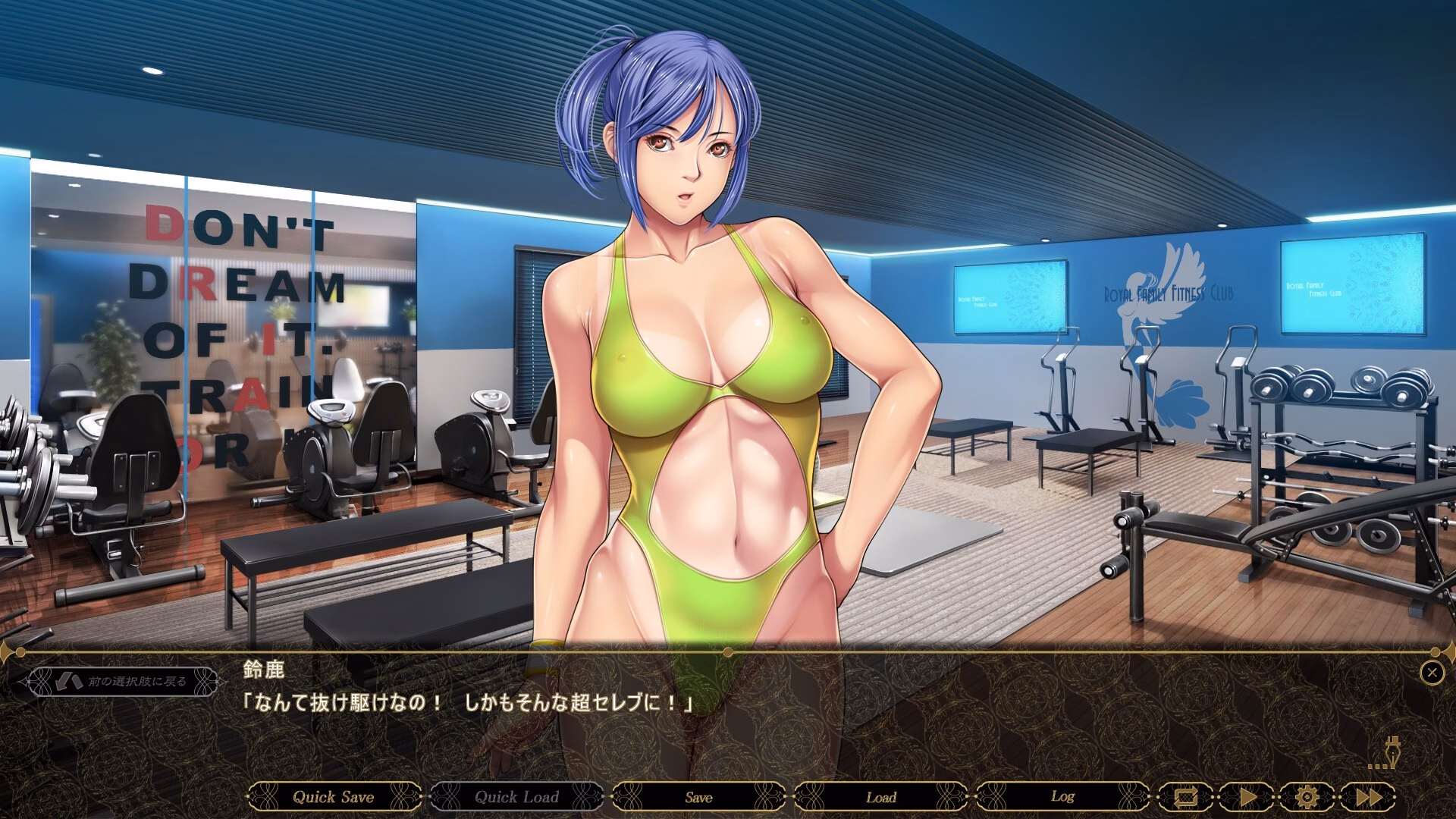Open settings via the gear icon
The width and height of the screenshot is (1456, 819).
1306,797
